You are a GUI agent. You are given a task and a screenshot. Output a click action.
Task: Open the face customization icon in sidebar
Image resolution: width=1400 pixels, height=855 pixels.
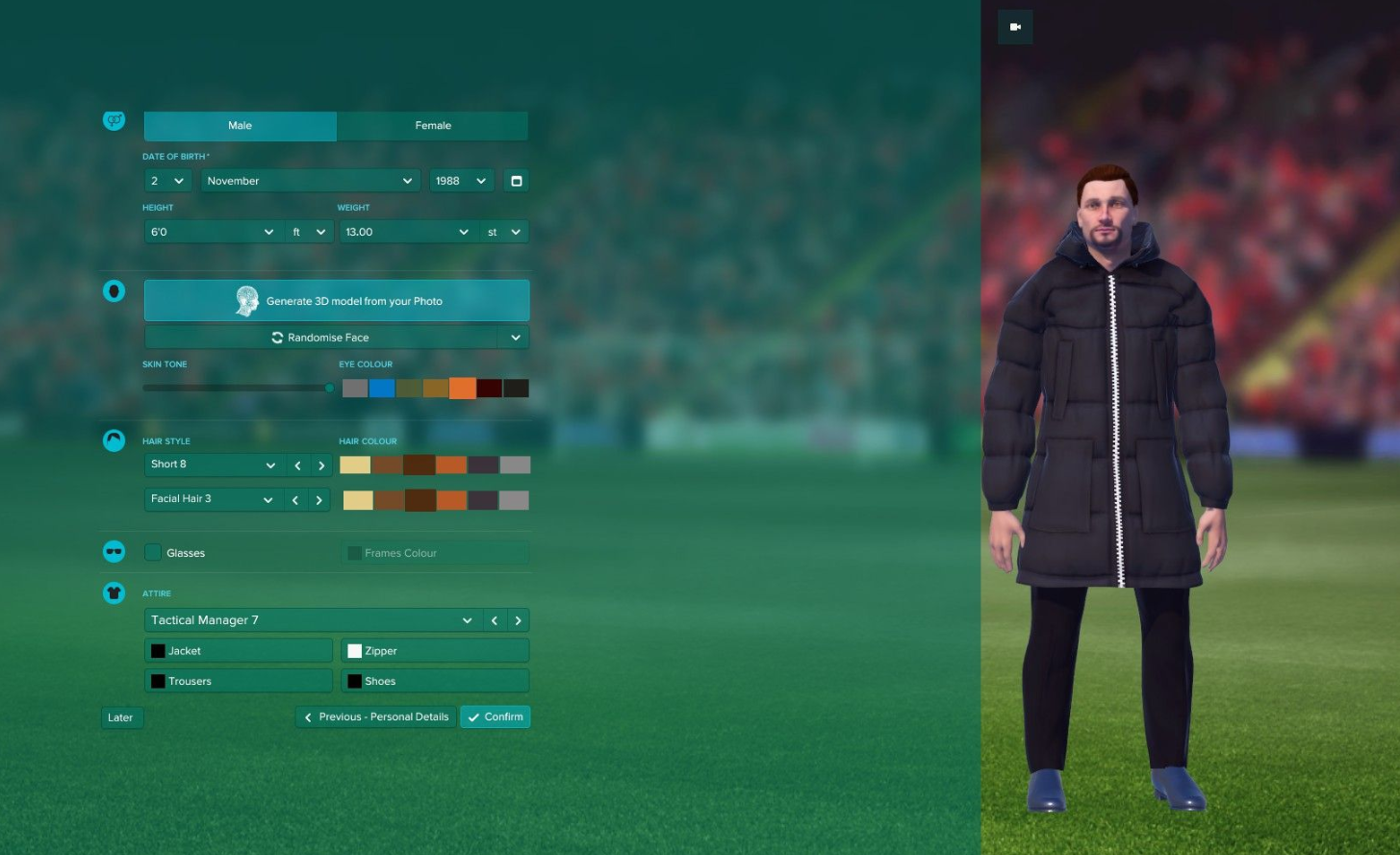(114, 291)
